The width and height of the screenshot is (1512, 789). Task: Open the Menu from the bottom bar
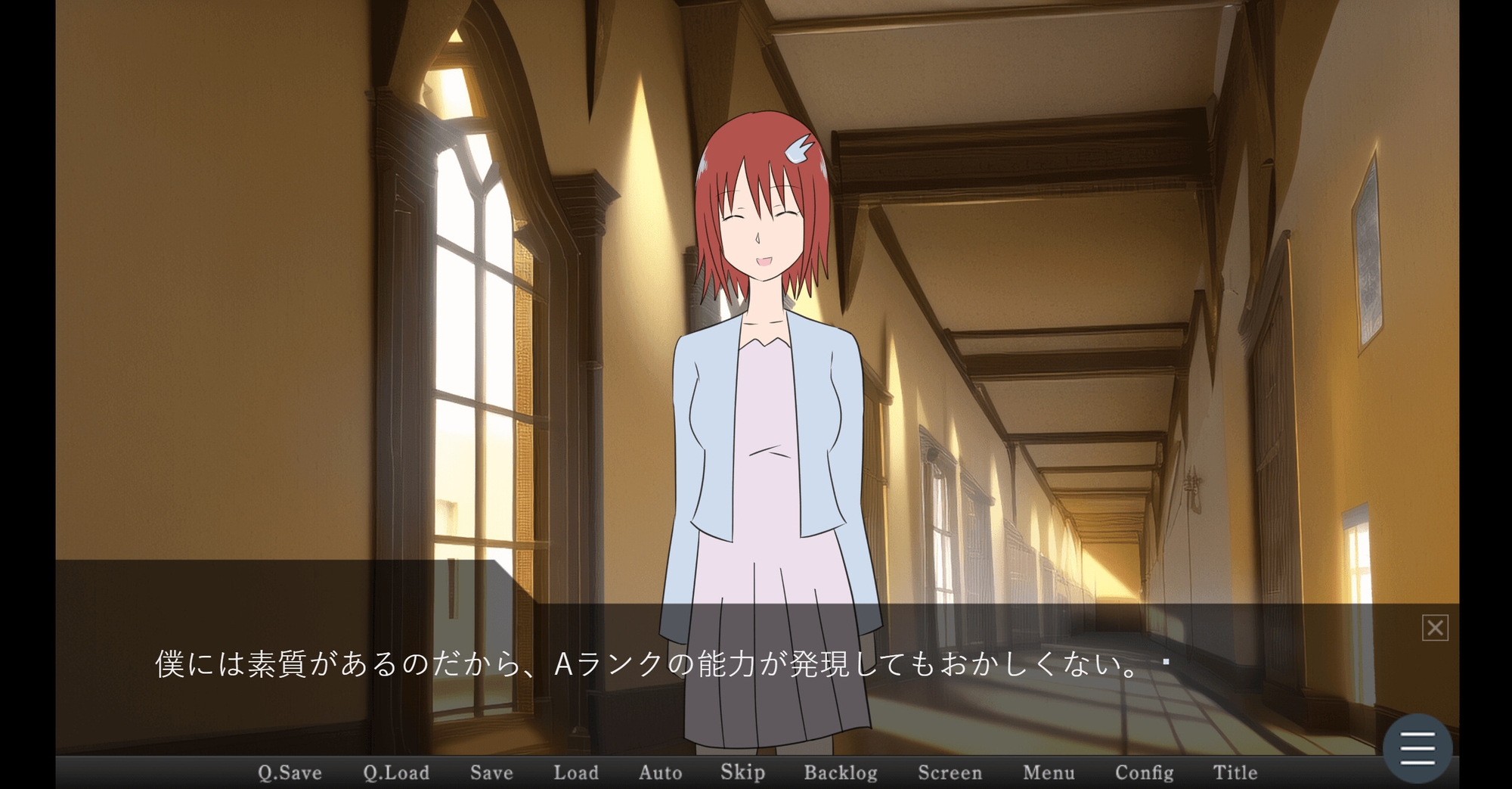[1049, 772]
